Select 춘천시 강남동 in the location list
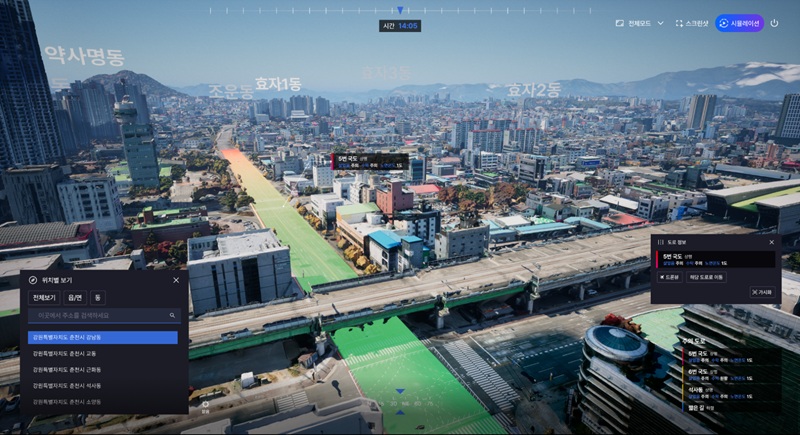 (x=102, y=337)
